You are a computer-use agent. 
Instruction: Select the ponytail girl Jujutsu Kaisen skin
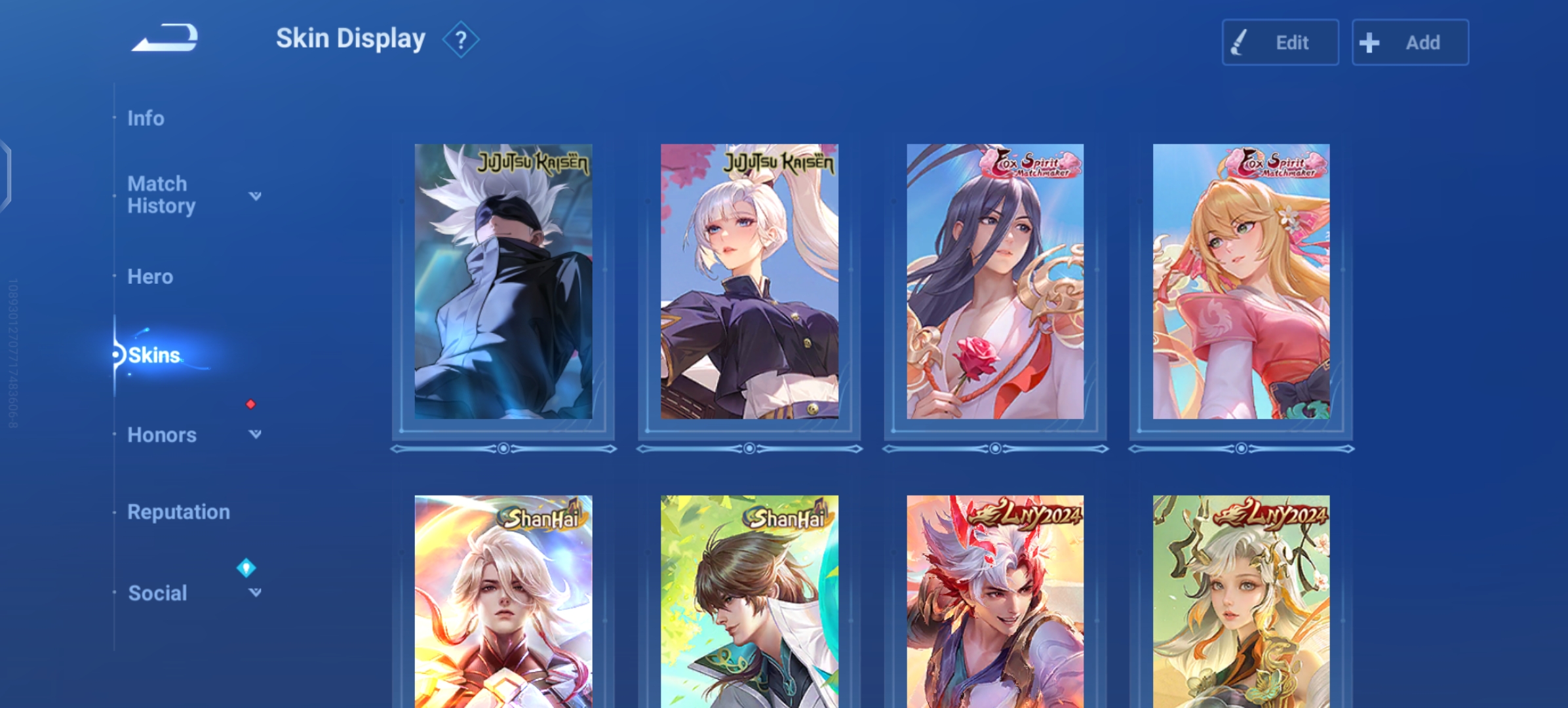pos(749,282)
